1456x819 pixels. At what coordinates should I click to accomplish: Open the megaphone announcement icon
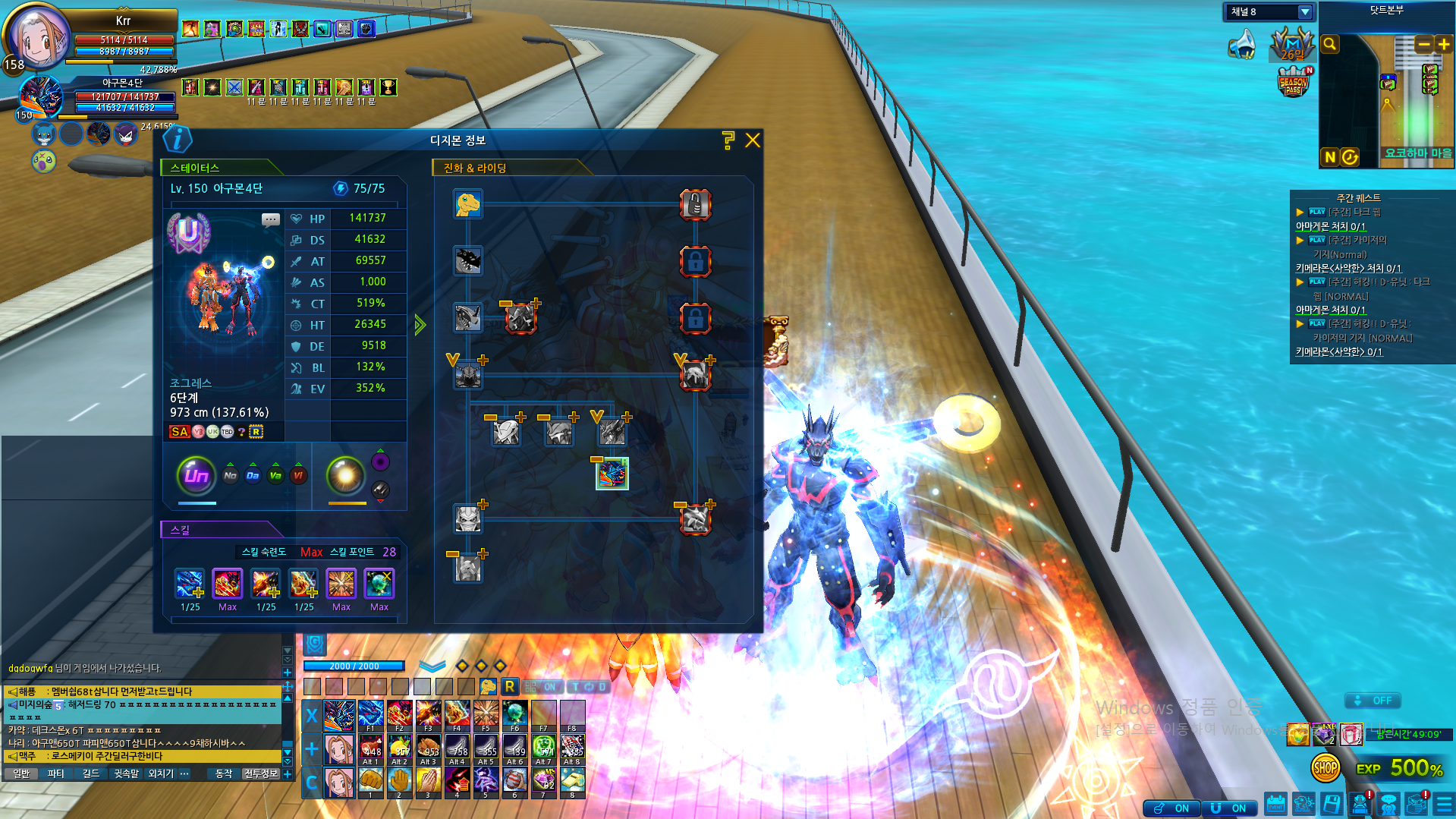[1242, 44]
